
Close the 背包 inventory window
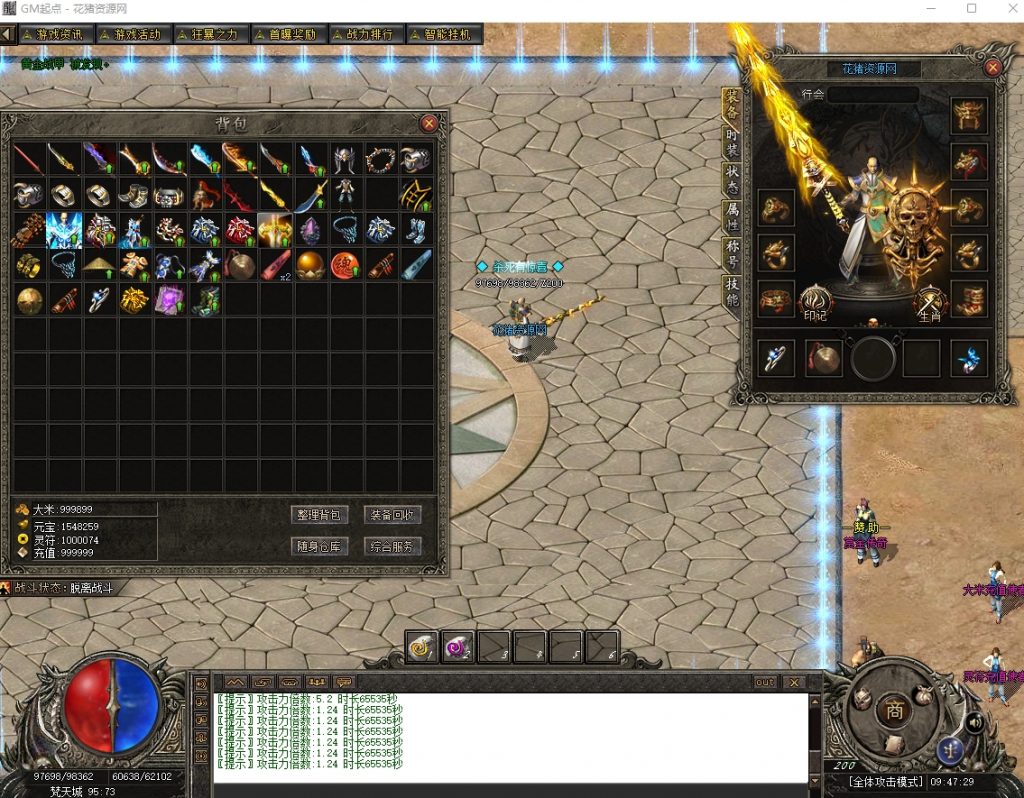point(429,123)
